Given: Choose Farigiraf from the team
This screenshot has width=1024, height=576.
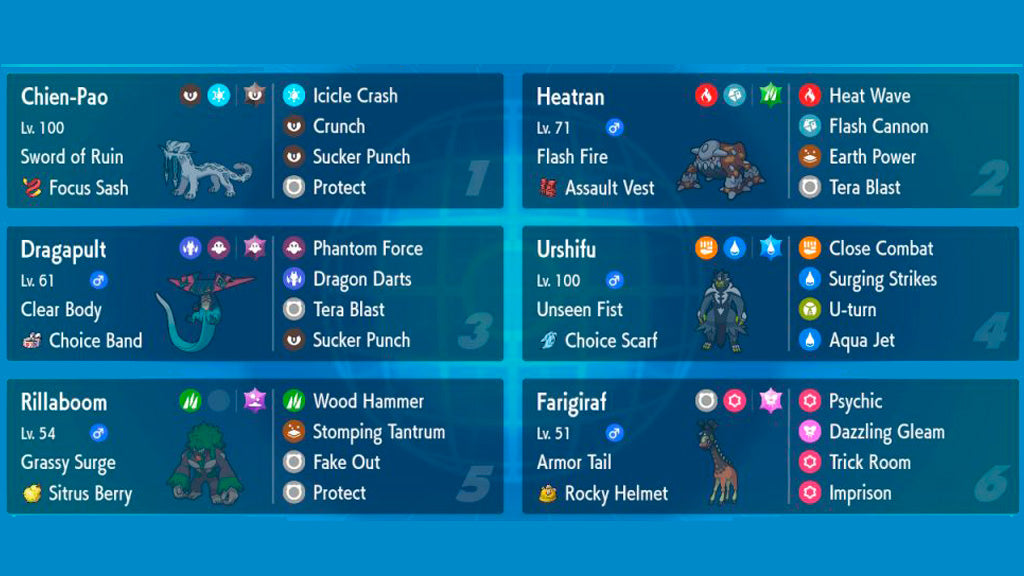Looking at the screenshot, I should tap(571, 403).
